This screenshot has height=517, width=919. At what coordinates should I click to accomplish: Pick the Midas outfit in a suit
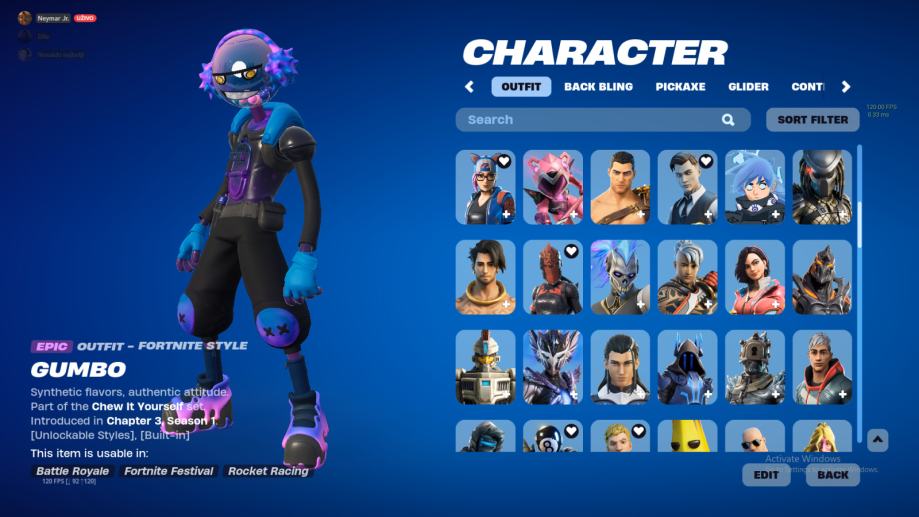pyautogui.click(x=687, y=187)
